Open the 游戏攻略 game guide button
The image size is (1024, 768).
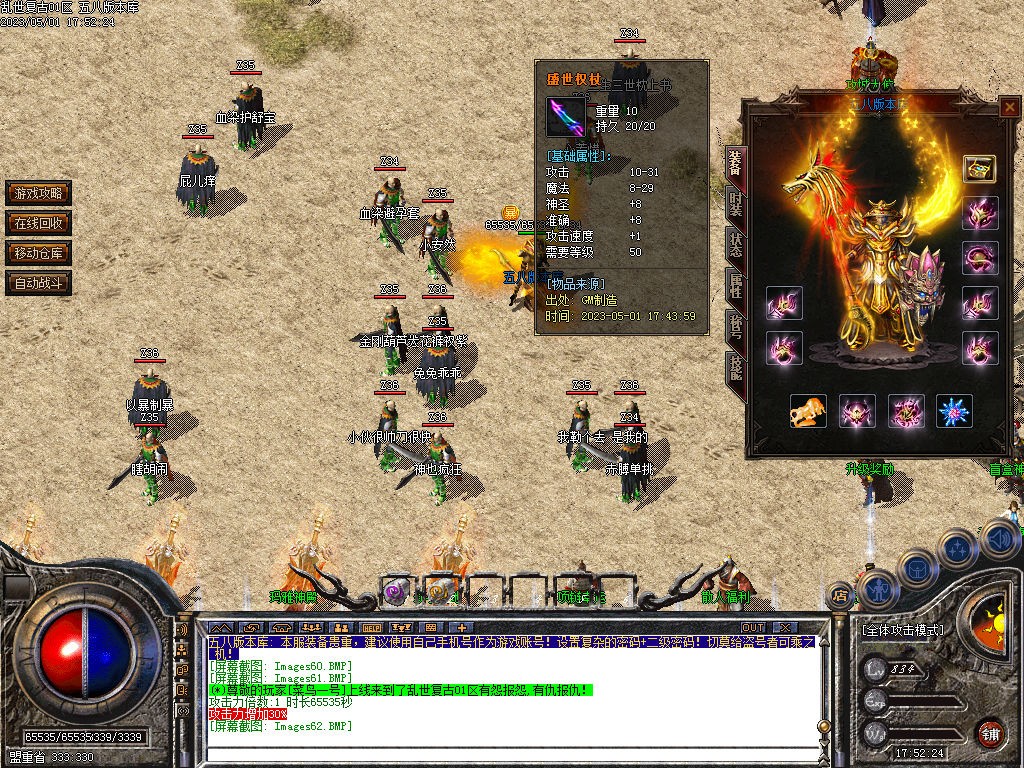pyautogui.click(x=38, y=193)
